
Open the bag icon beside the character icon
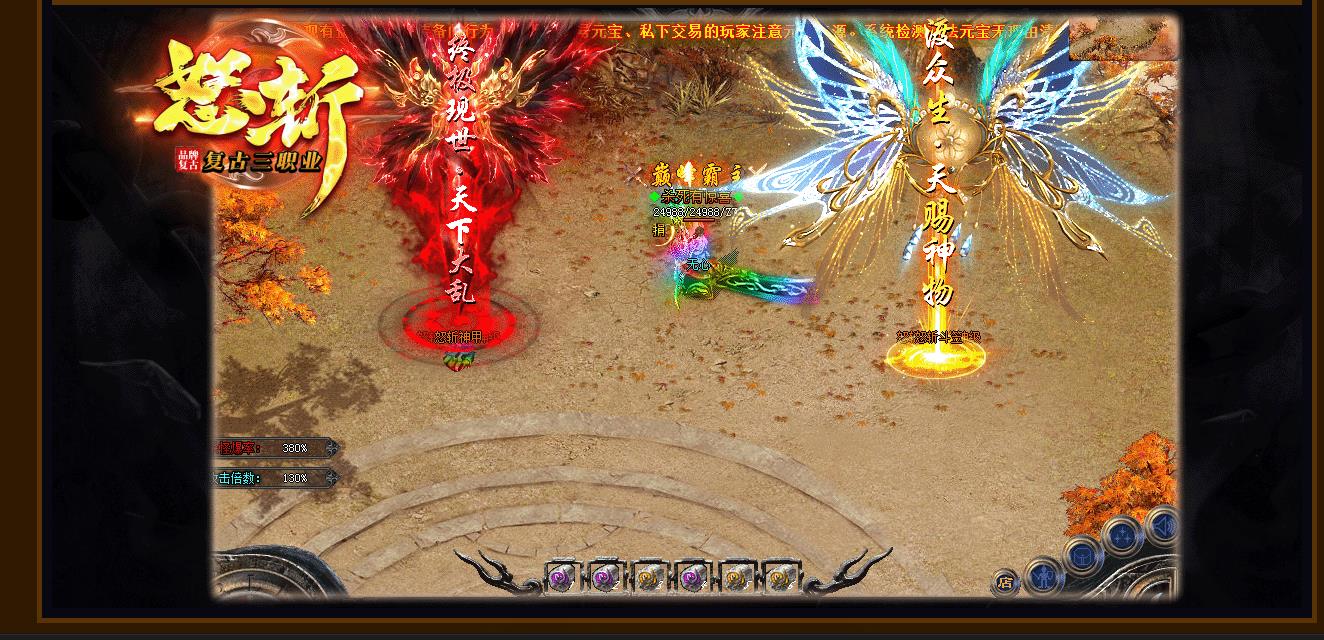coord(1083,555)
